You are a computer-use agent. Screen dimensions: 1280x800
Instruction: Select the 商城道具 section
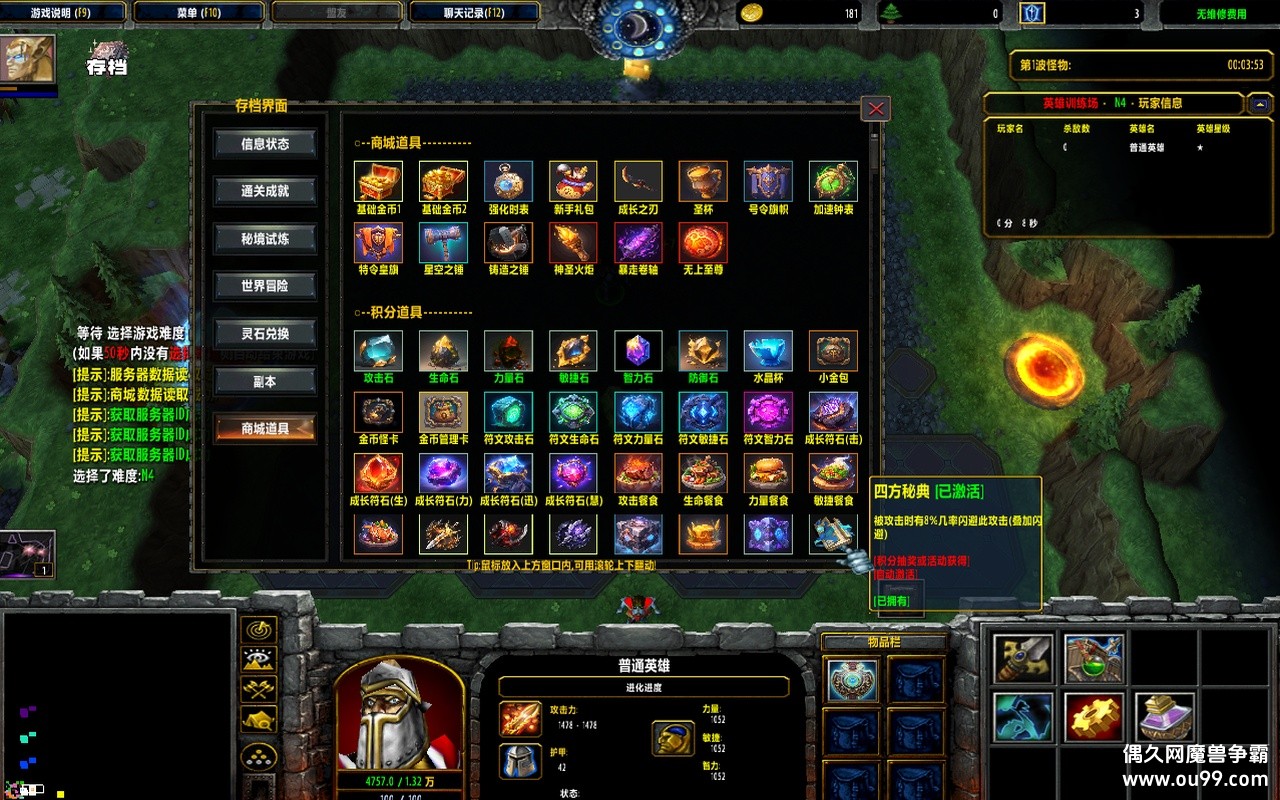point(265,429)
